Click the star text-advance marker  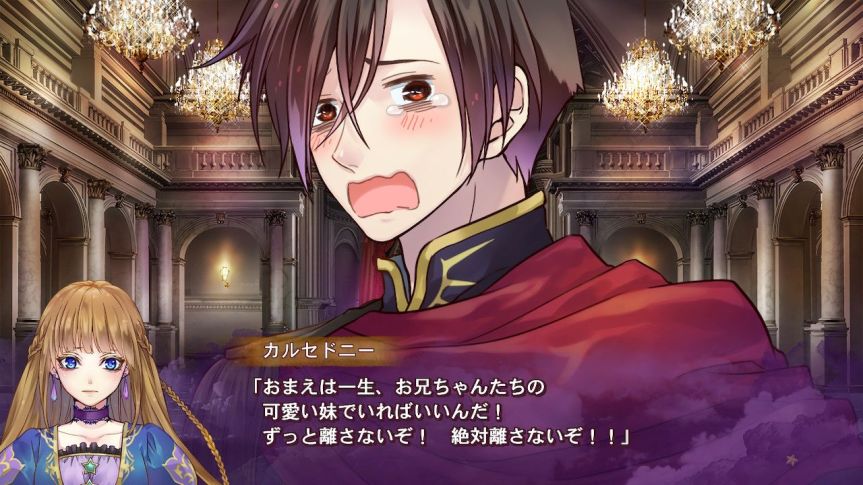coord(793,460)
